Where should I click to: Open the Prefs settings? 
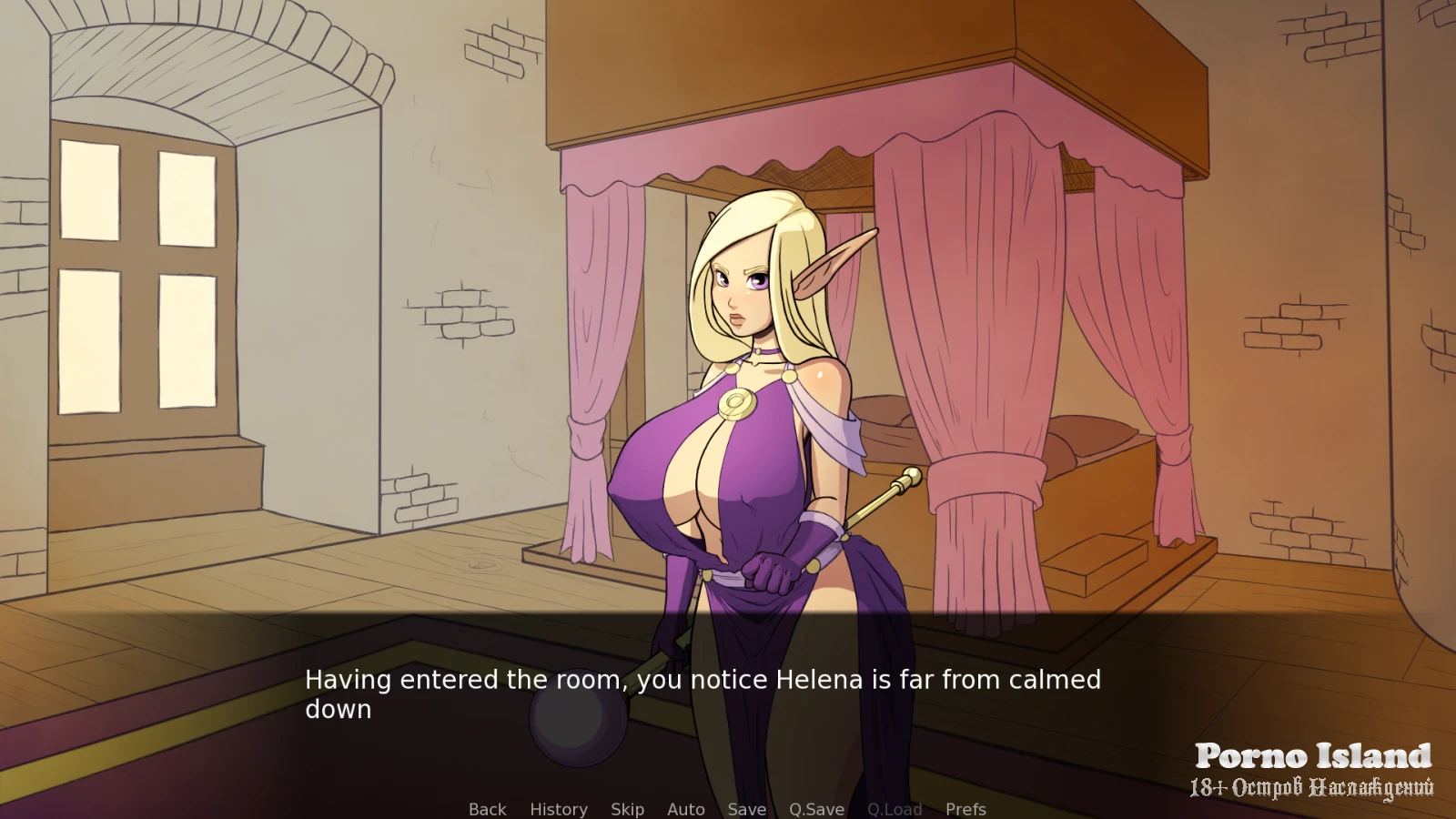pos(966,809)
